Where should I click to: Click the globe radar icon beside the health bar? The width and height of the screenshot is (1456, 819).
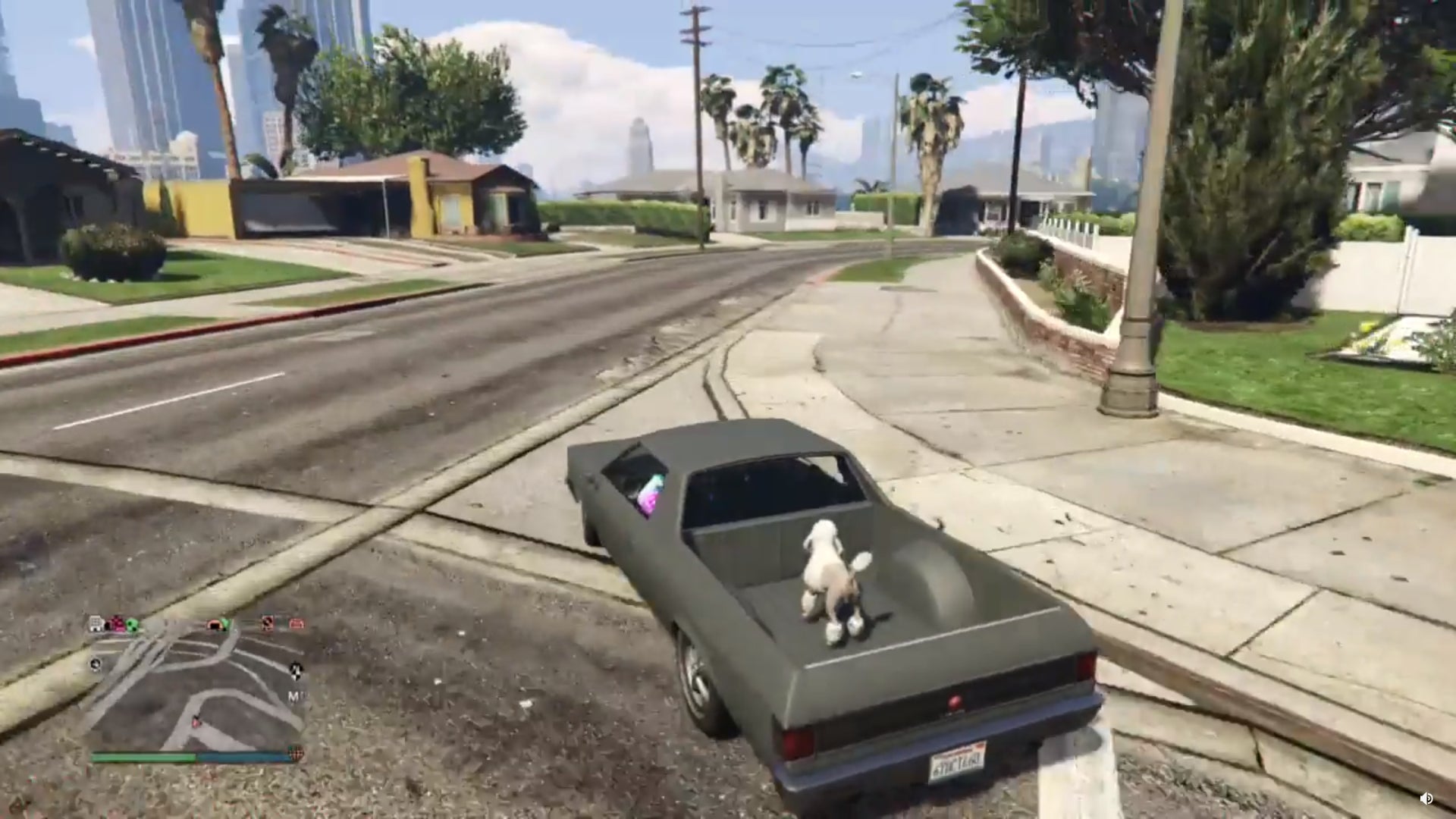296,752
